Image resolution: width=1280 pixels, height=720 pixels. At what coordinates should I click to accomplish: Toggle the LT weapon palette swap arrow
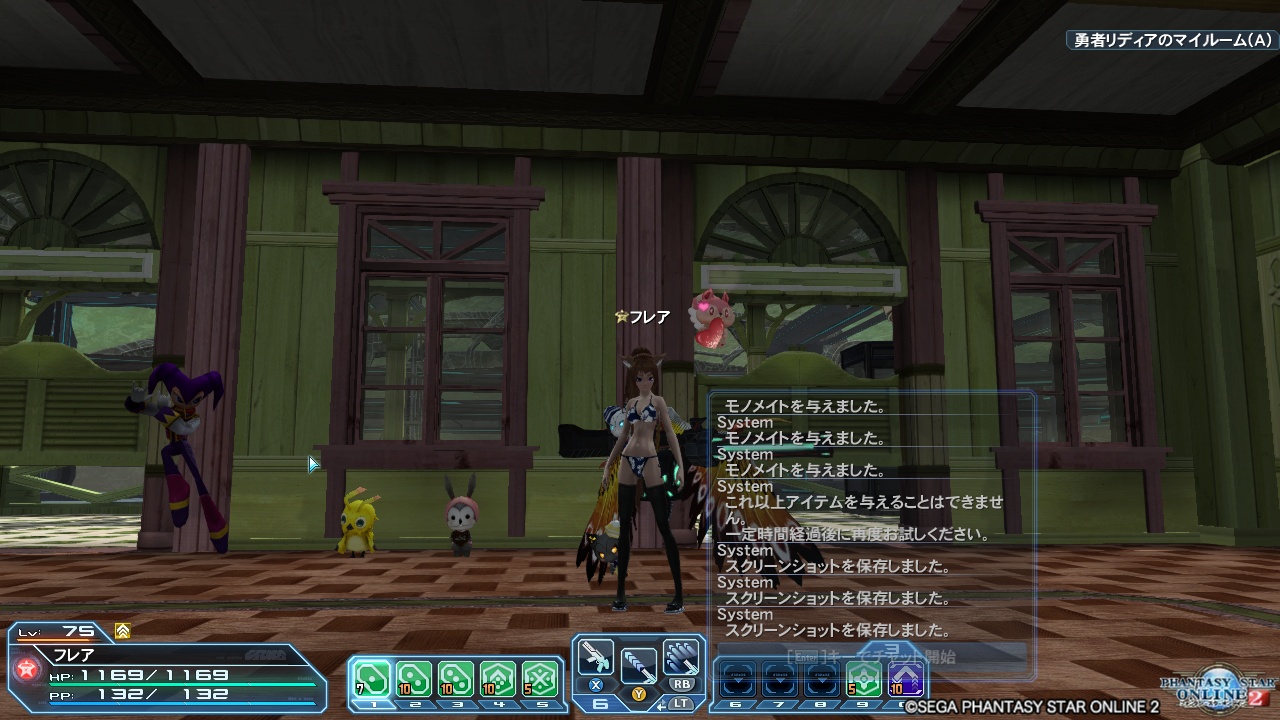click(661, 705)
